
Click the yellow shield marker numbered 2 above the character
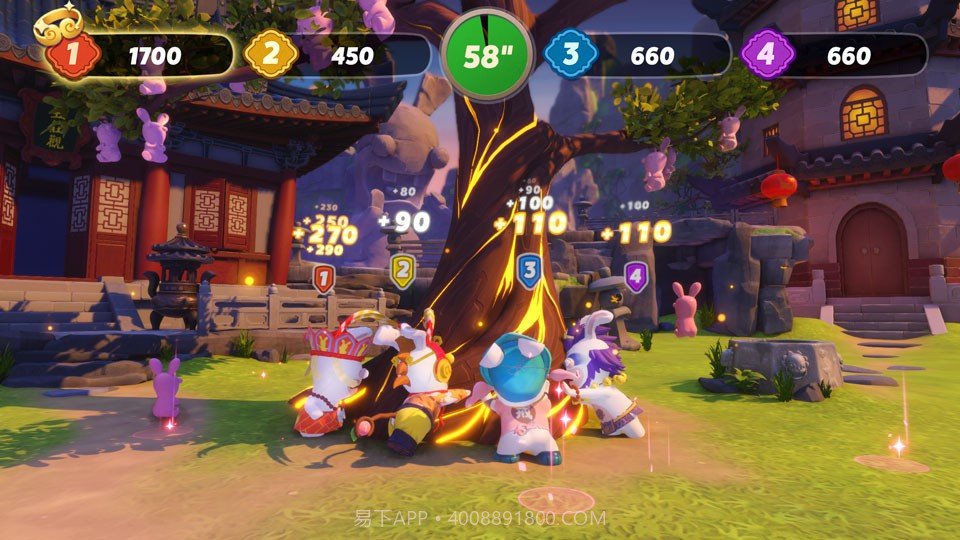(x=402, y=270)
